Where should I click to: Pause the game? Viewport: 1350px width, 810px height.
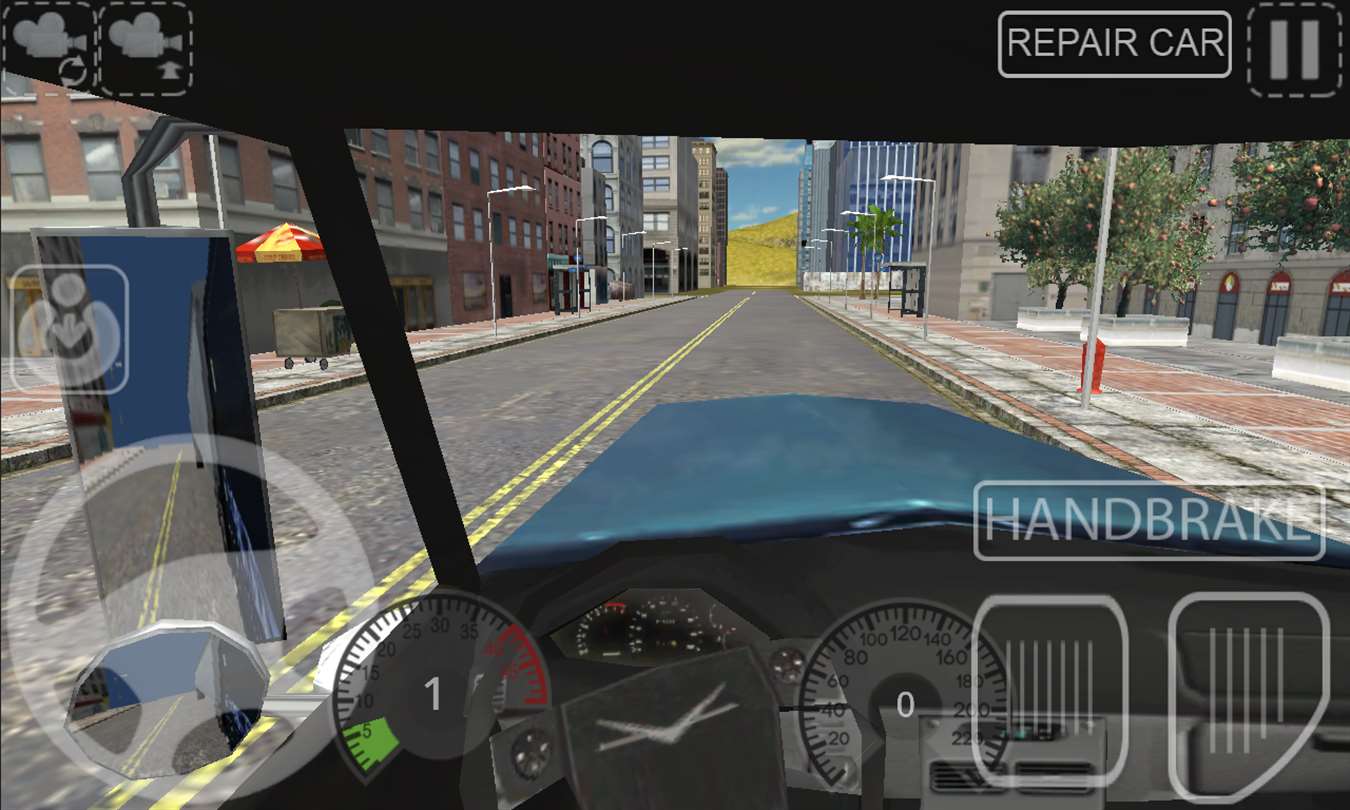tap(1294, 48)
